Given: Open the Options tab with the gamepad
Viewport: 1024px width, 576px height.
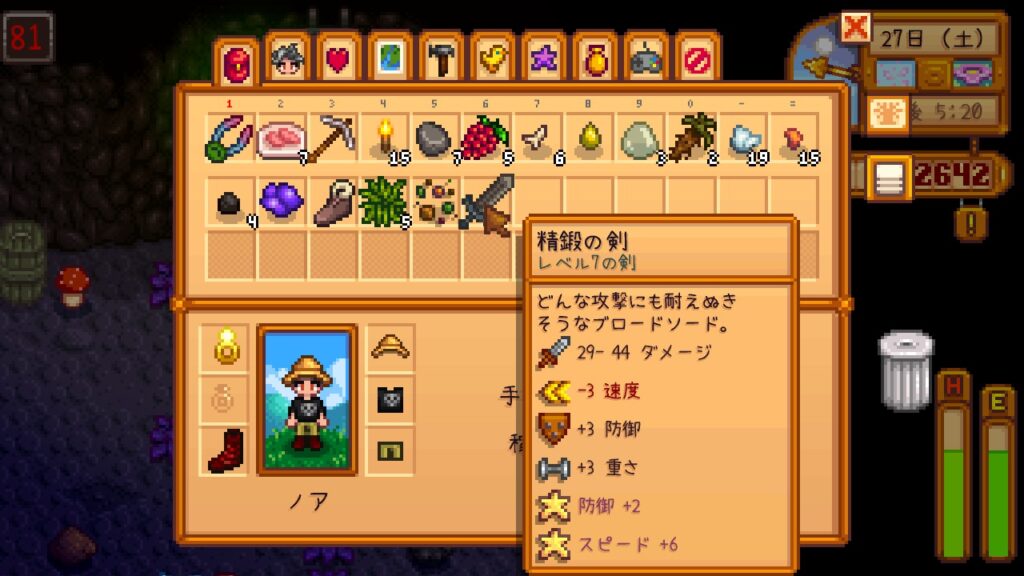Looking at the screenshot, I should [646, 60].
